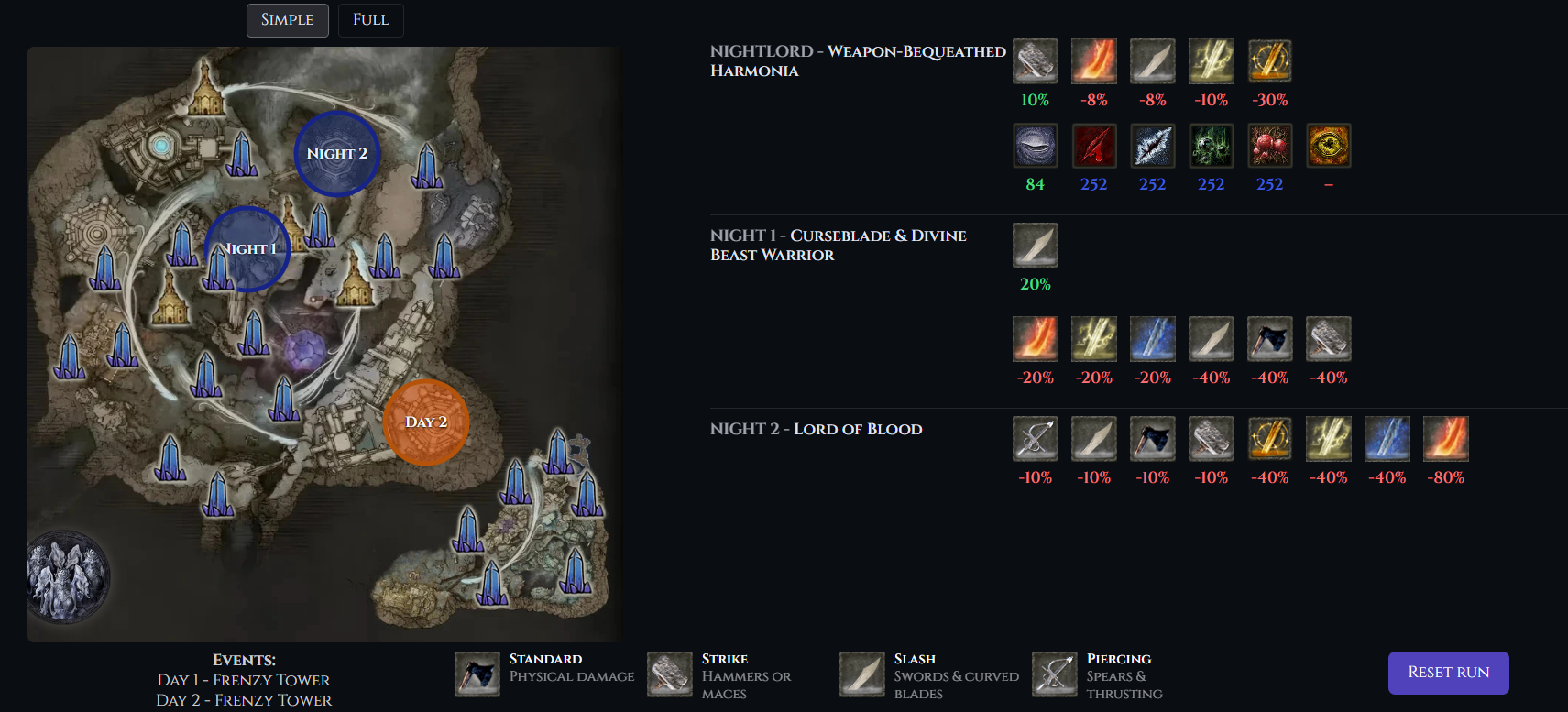Select the Night 2 circle marker on map
The image size is (1568, 712).
point(336,154)
